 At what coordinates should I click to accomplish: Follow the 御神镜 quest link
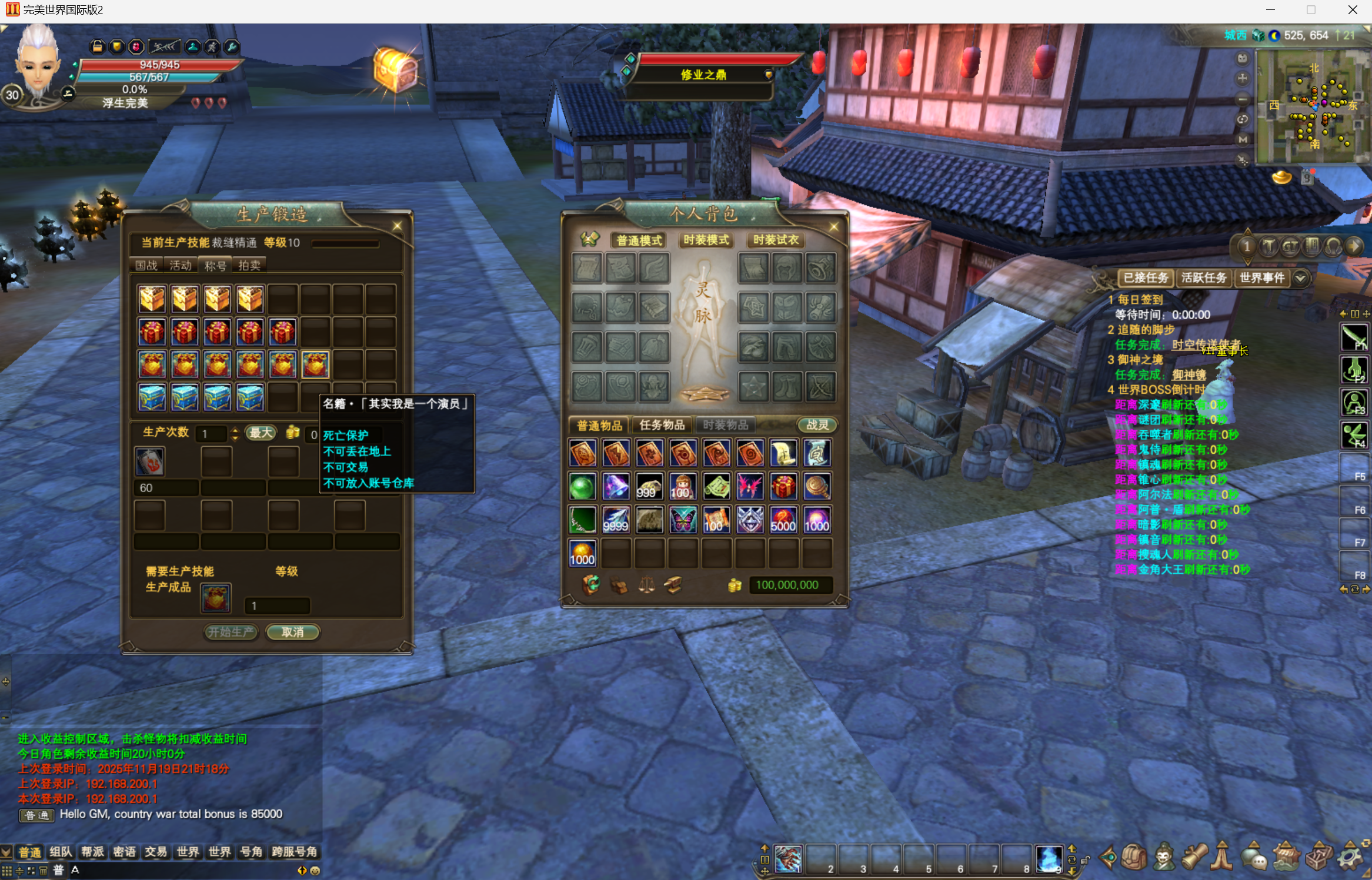point(1189,375)
